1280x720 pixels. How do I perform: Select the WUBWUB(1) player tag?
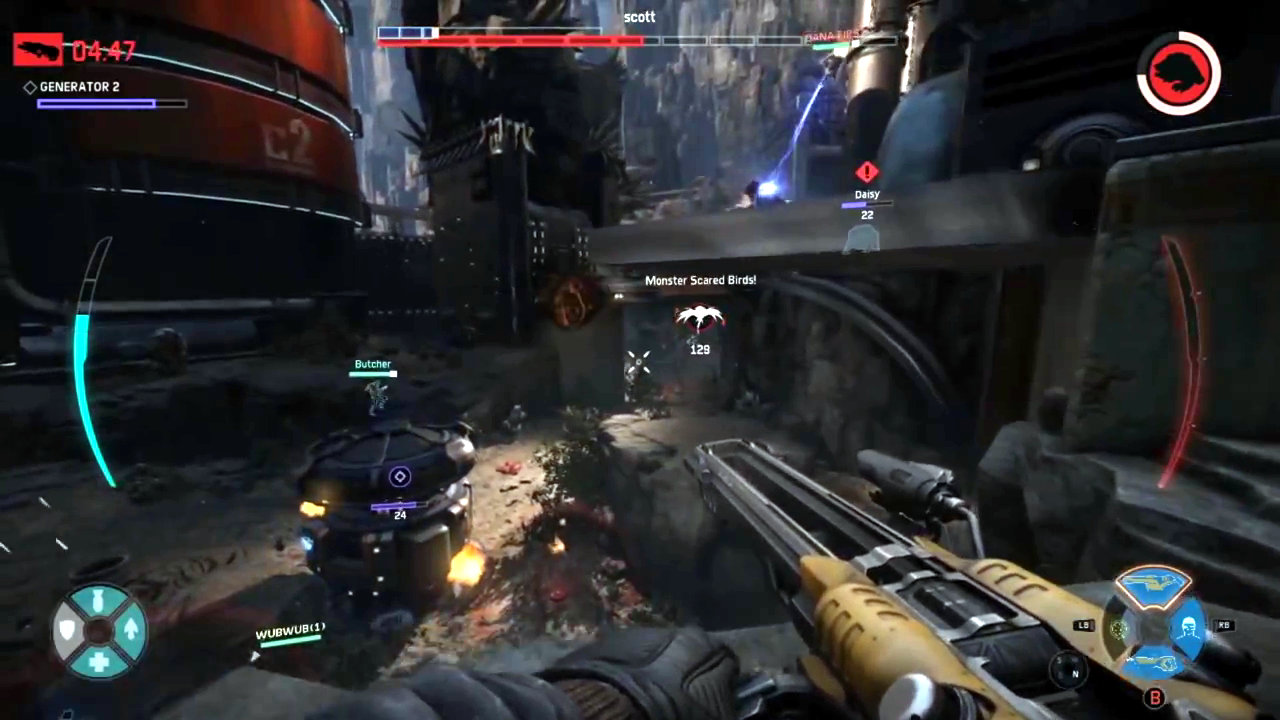coord(290,632)
